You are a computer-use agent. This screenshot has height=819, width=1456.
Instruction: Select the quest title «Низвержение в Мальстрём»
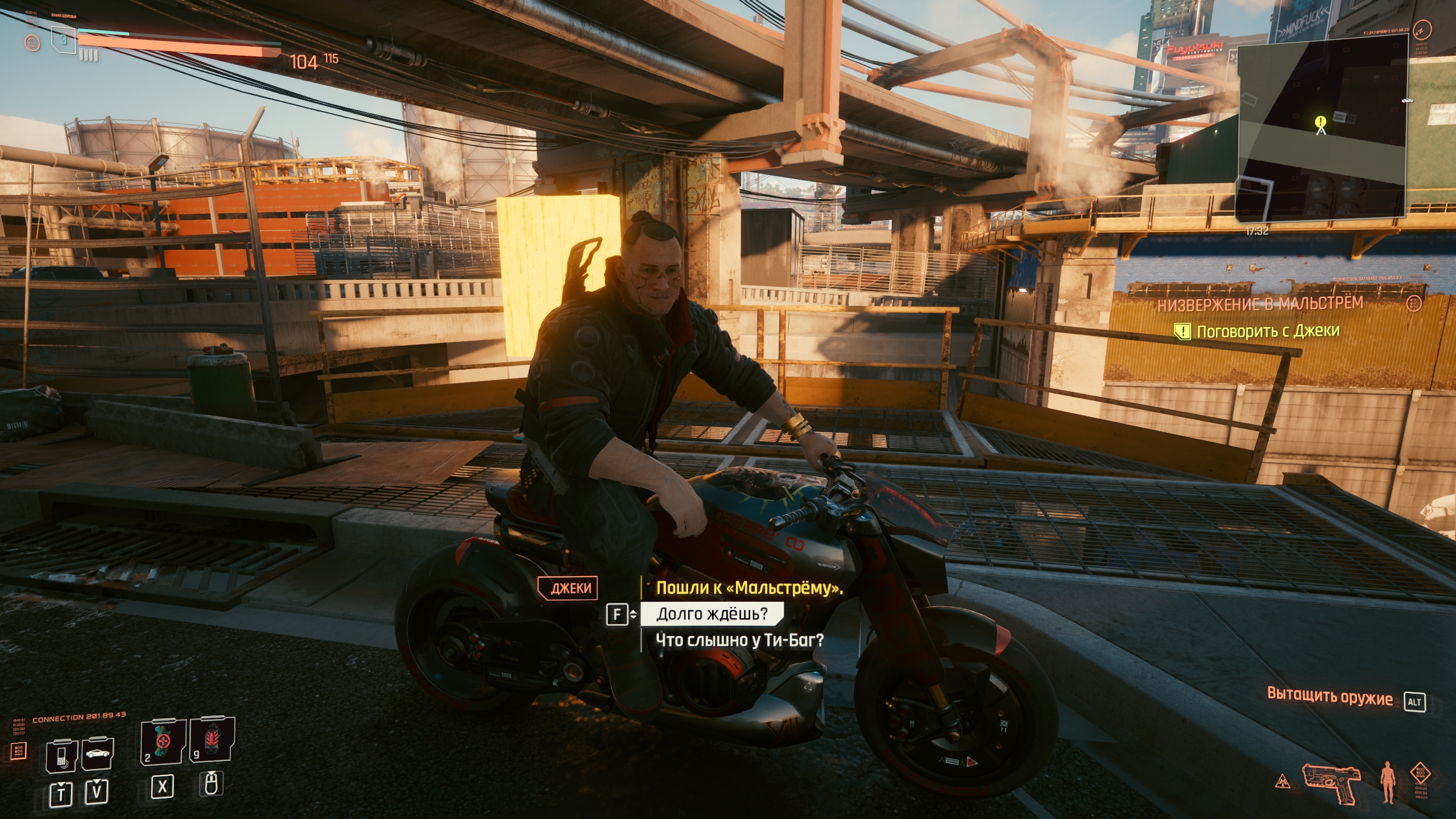[x=1260, y=304]
